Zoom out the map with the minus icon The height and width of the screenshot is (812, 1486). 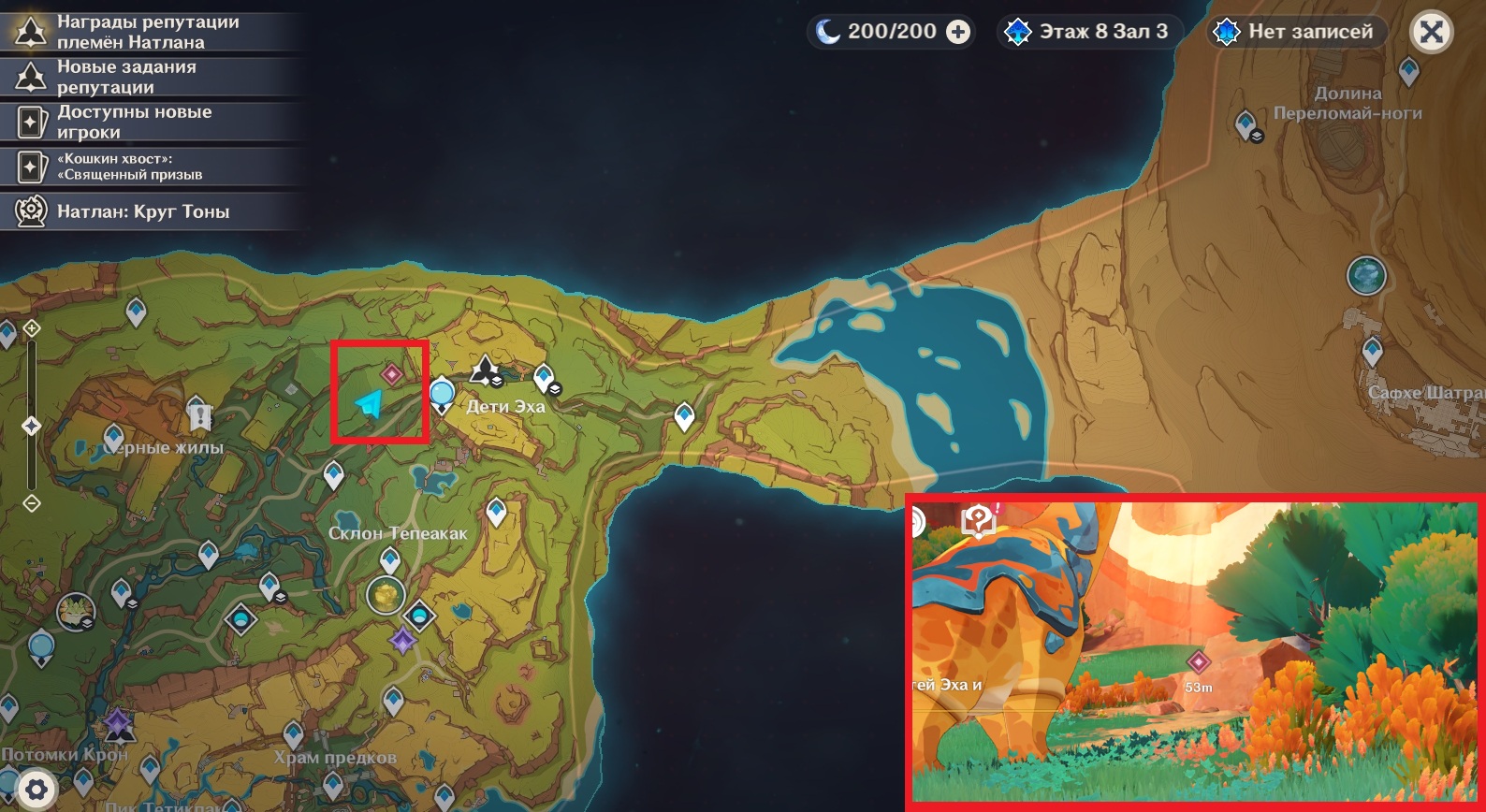[32, 504]
